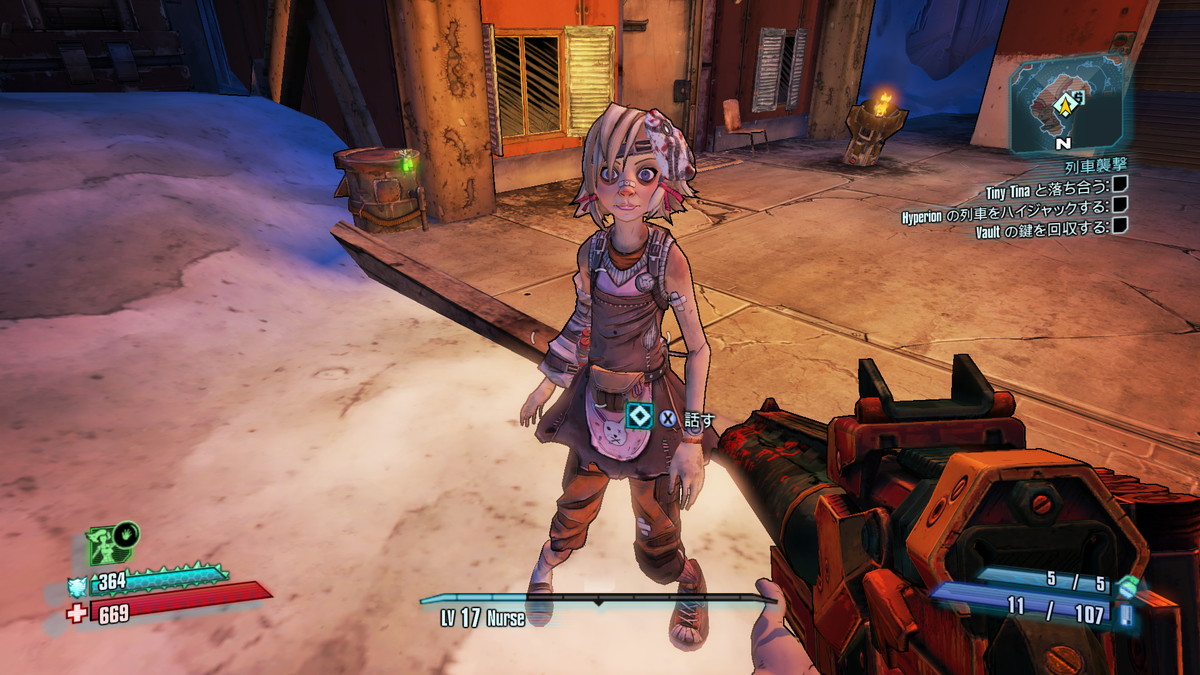
Task: Tick the Tiny Tina と落ち合う objective checkbox
Action: click(x=1120, y=184)
